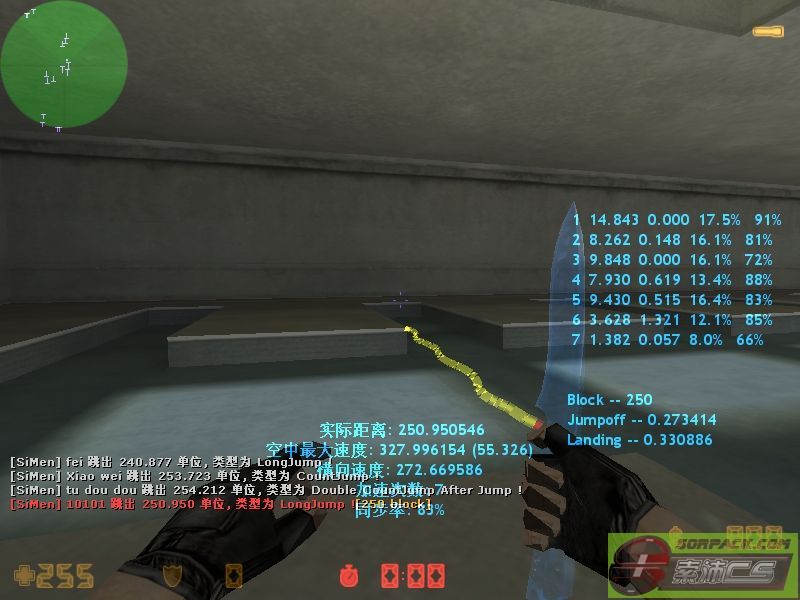800x600 pixels.
Task: Select the yellow bullet icon
Action: (x=768, y=33)
